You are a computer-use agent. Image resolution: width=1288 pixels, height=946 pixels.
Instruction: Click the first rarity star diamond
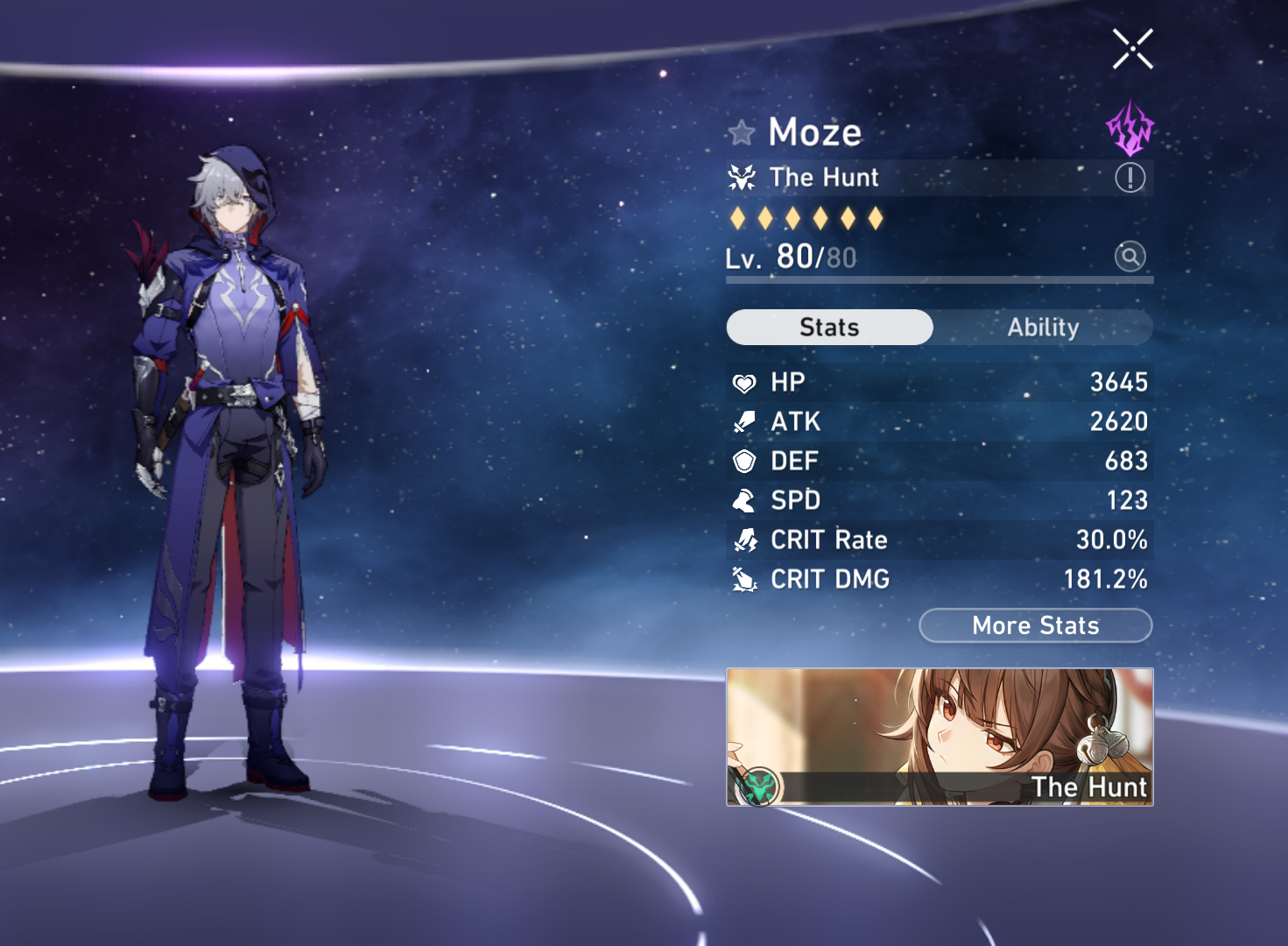pos(738,217)
